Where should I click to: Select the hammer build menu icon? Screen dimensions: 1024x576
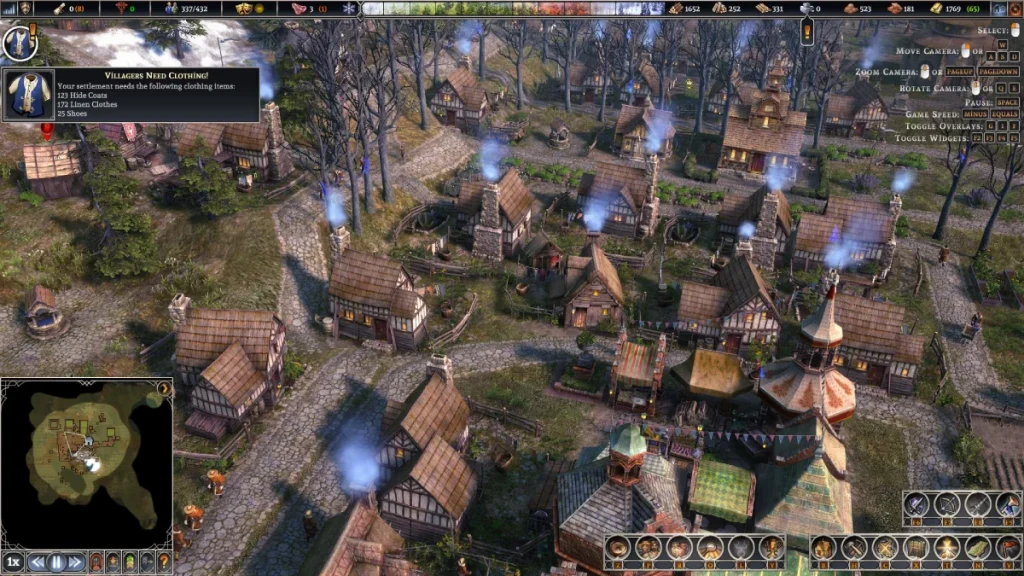pyautogui.click(x=855, y=547)
